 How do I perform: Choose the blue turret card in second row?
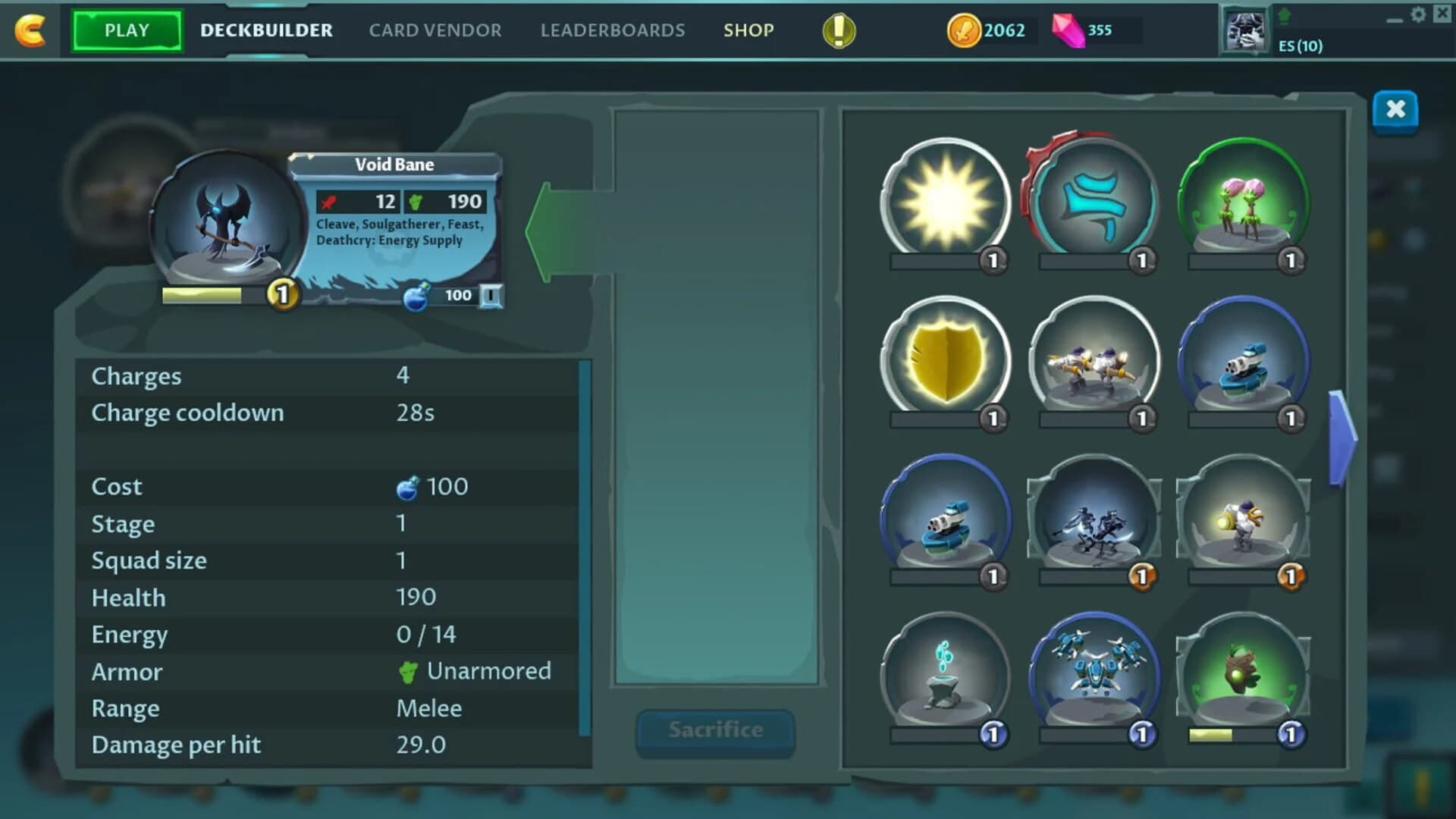1242,362
